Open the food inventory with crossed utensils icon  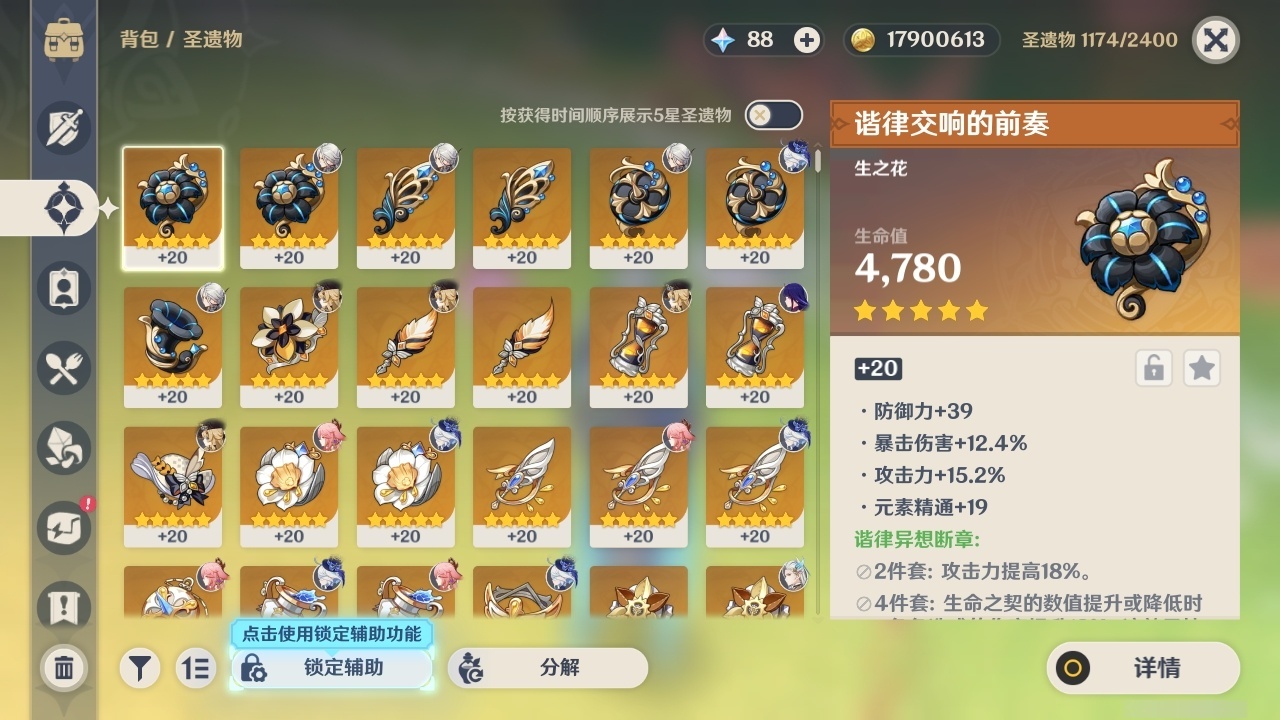[x=62, y=368]
